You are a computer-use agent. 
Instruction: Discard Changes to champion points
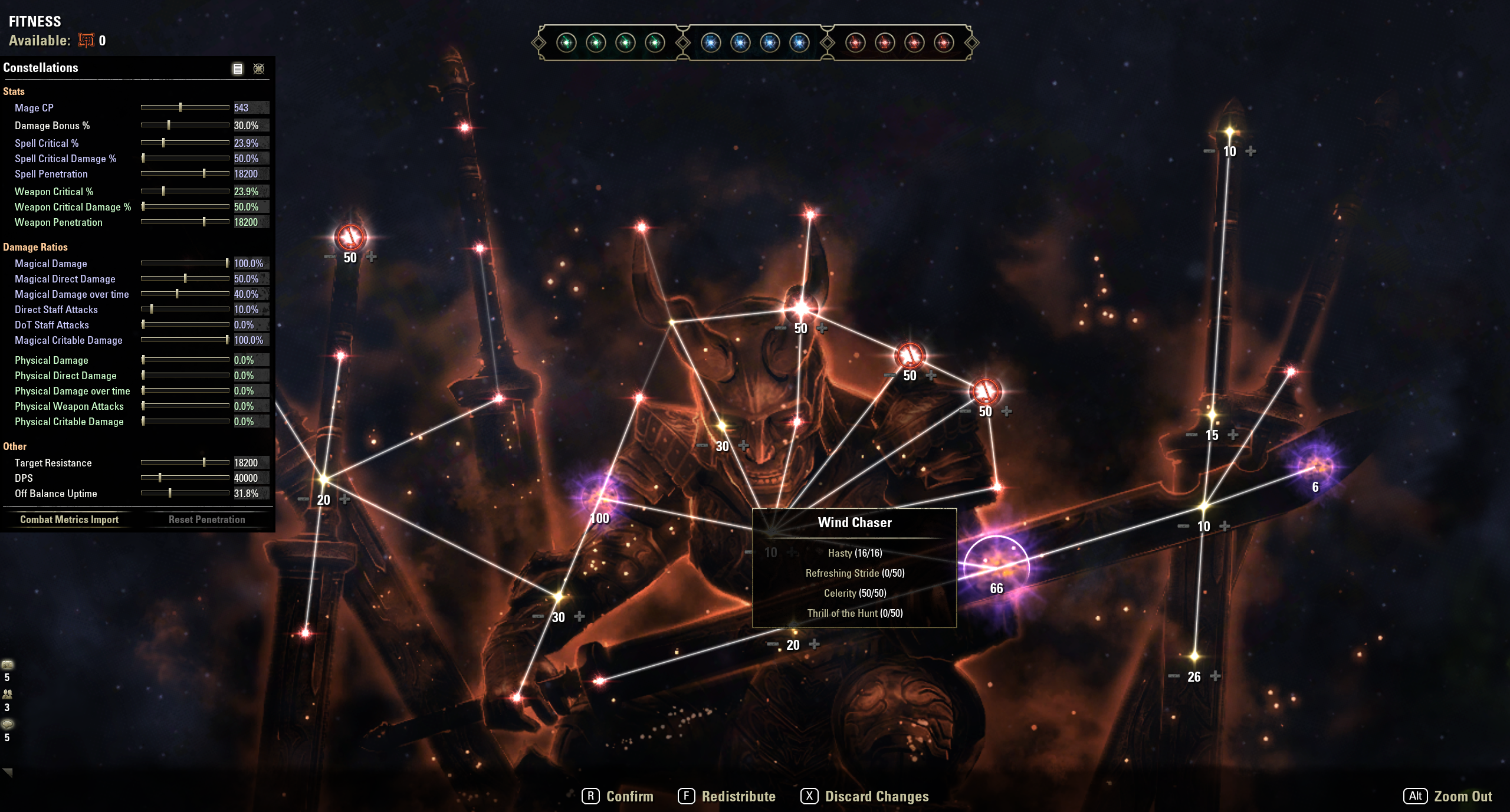tap(865, 796)
